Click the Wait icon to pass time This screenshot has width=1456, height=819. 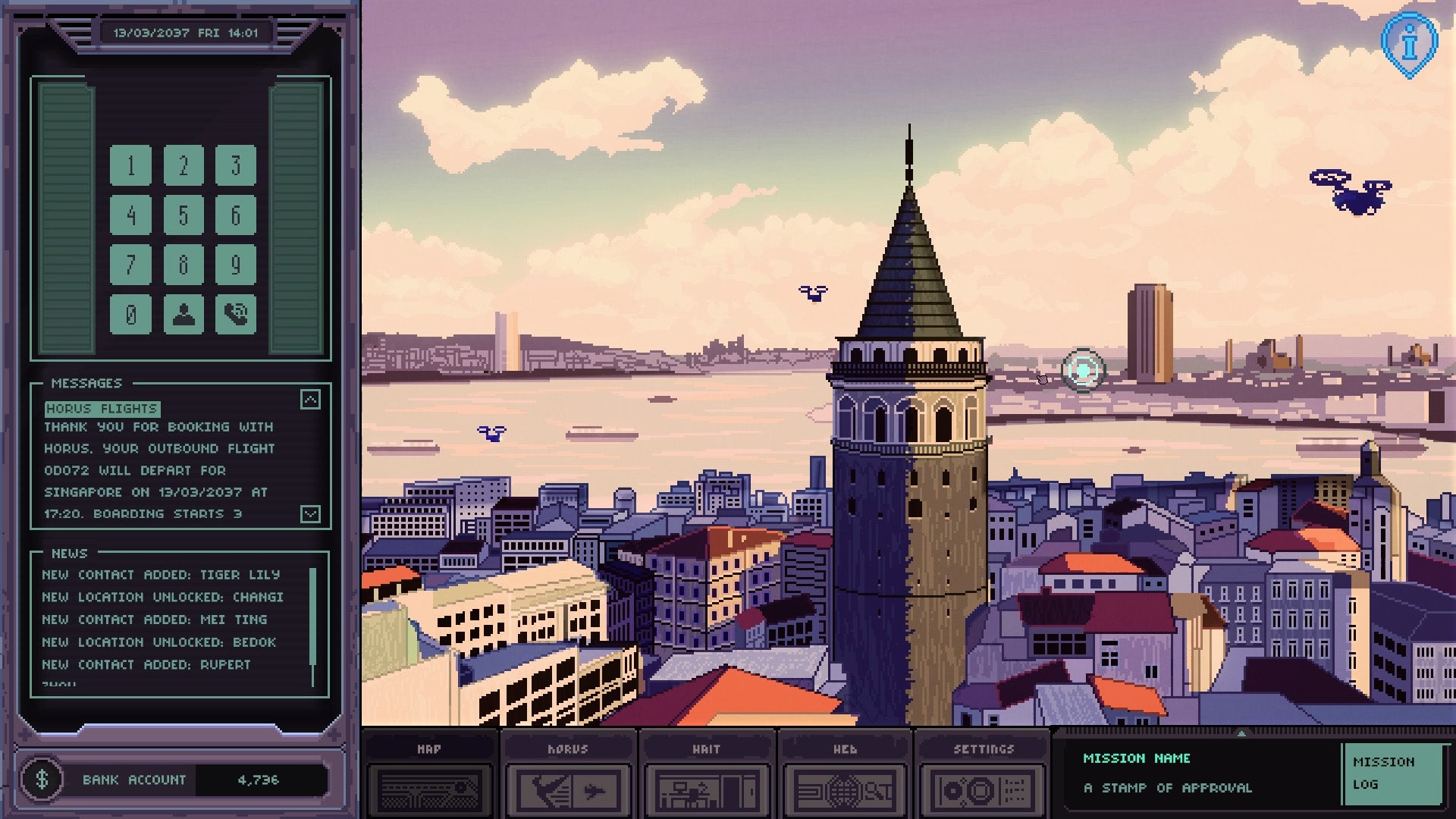(x=706, y=789)
